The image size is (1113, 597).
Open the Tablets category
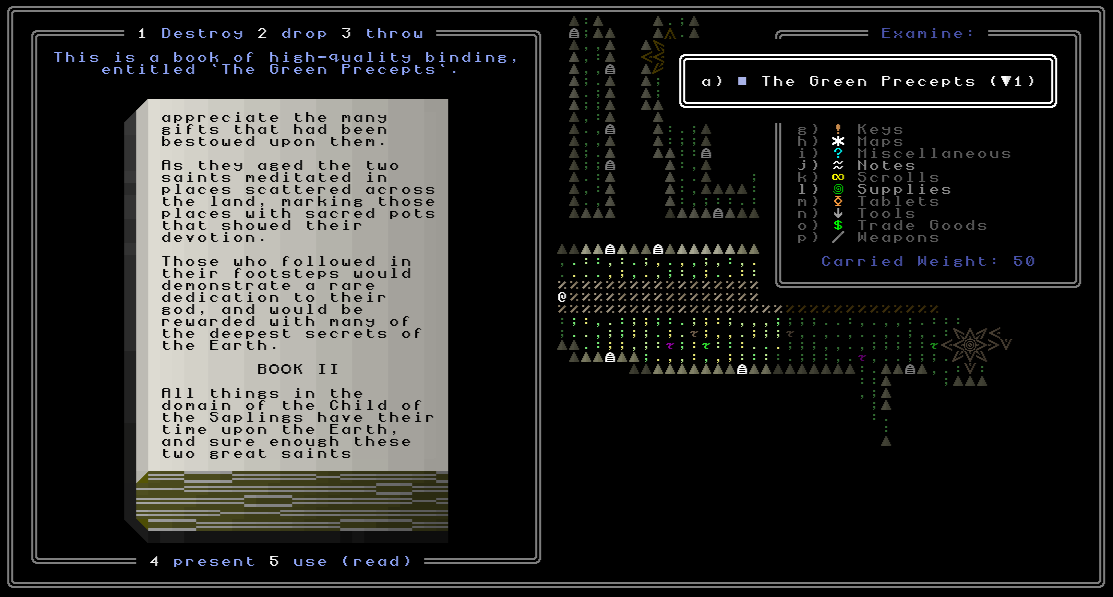tap(897, 201)
